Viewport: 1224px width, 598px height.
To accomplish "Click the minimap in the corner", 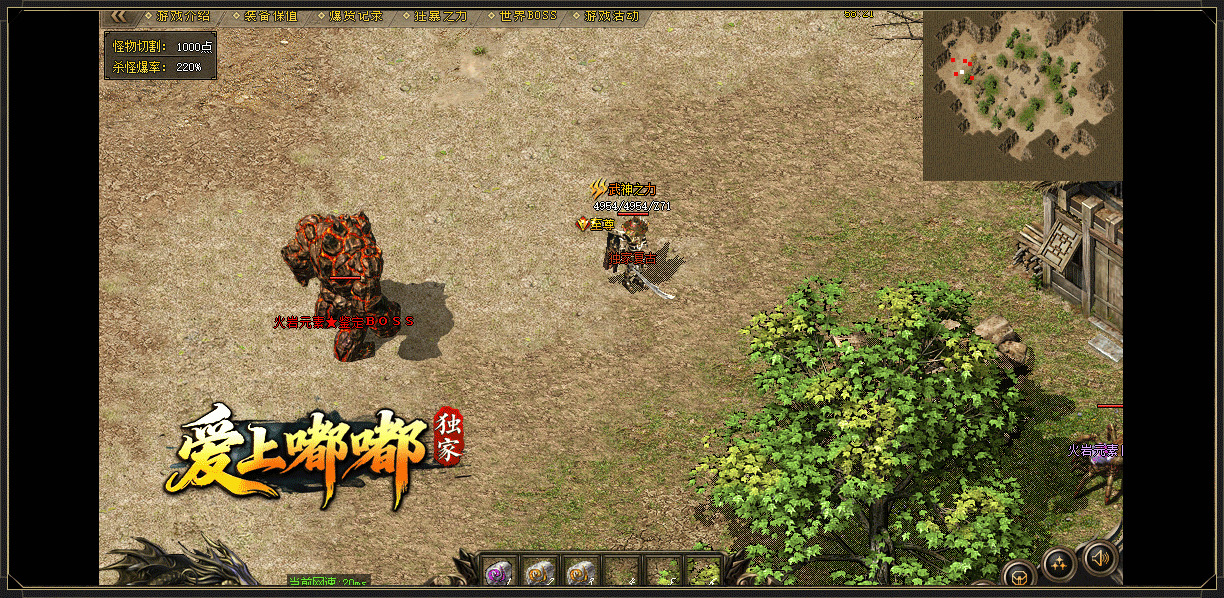I will click(1021, 96).
